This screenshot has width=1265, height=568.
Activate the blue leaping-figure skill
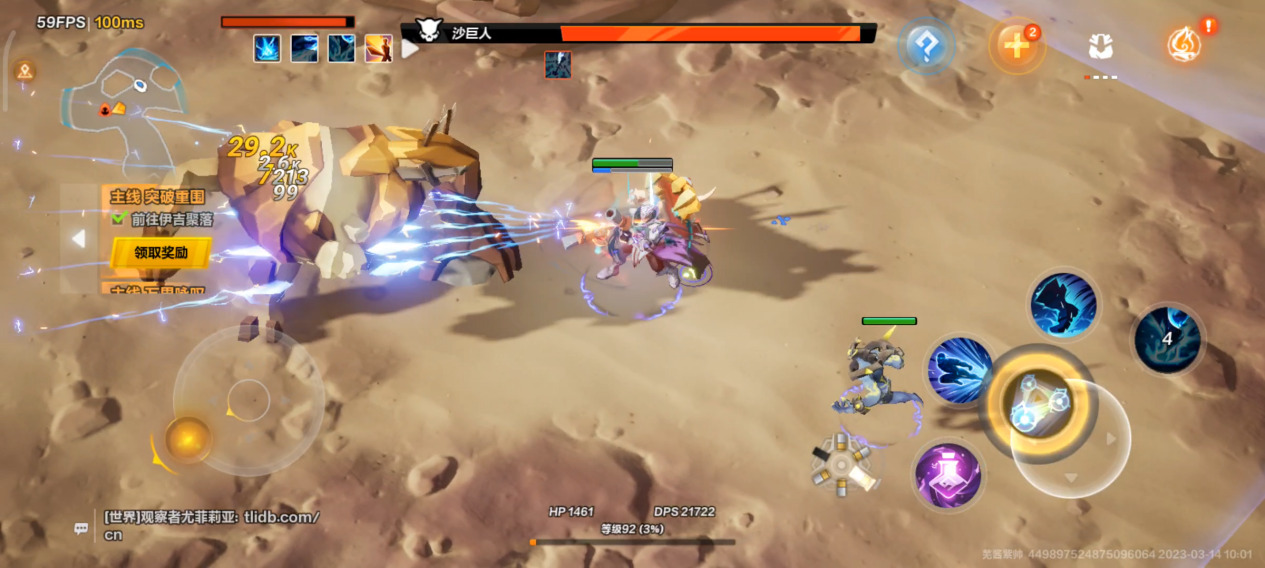(1064, 304)
